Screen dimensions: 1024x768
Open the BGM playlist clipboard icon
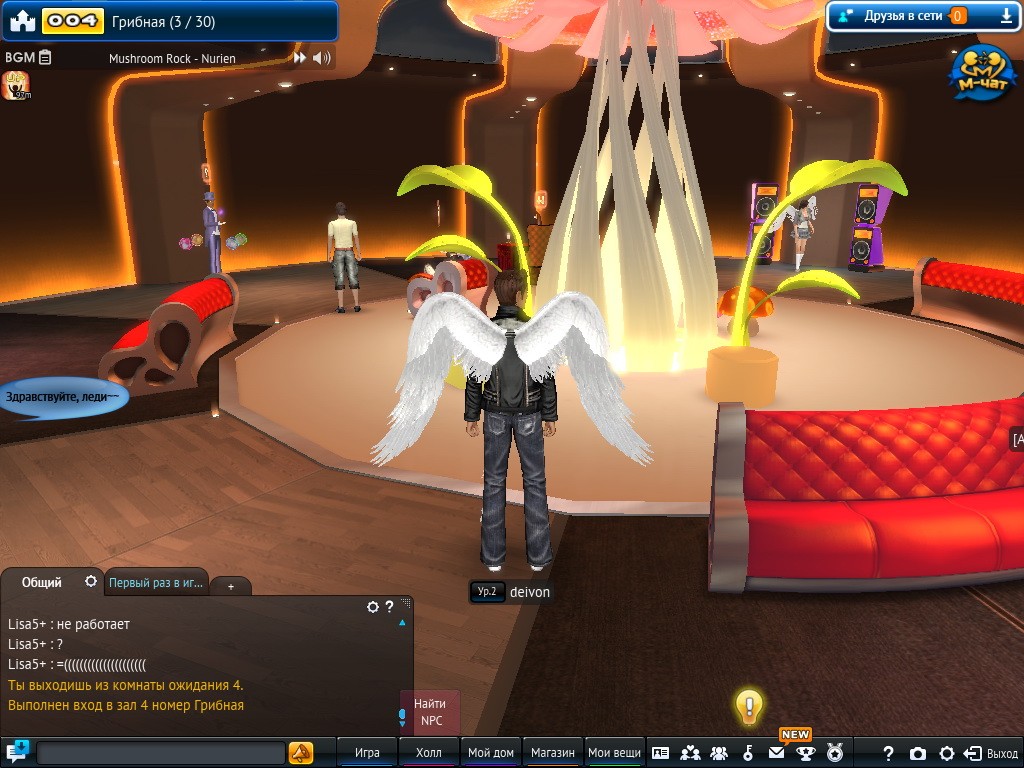tap(45, 58)
